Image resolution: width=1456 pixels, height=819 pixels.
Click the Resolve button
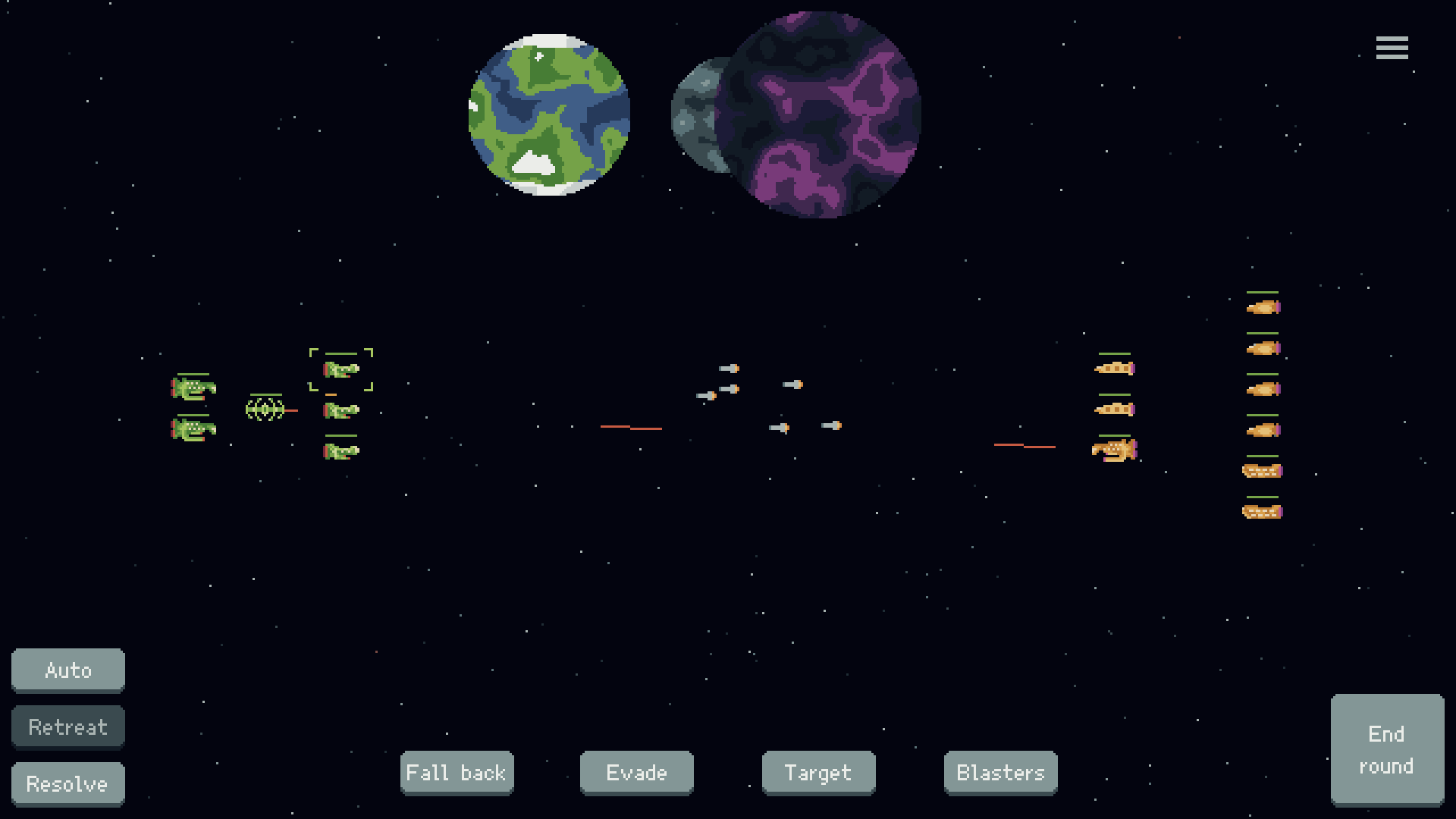67,783
